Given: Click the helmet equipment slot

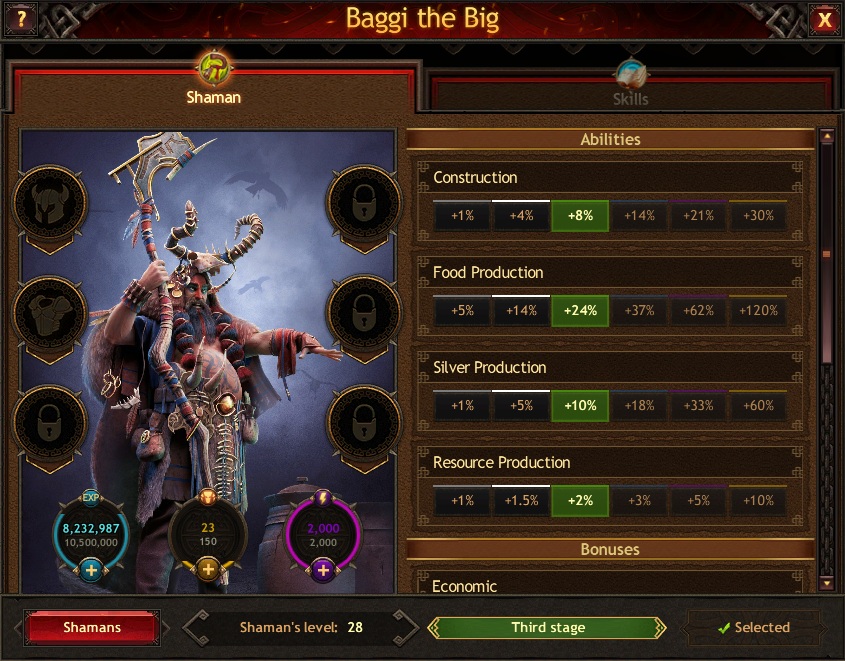Looking at the screenshot, I should tap(48, 203).
